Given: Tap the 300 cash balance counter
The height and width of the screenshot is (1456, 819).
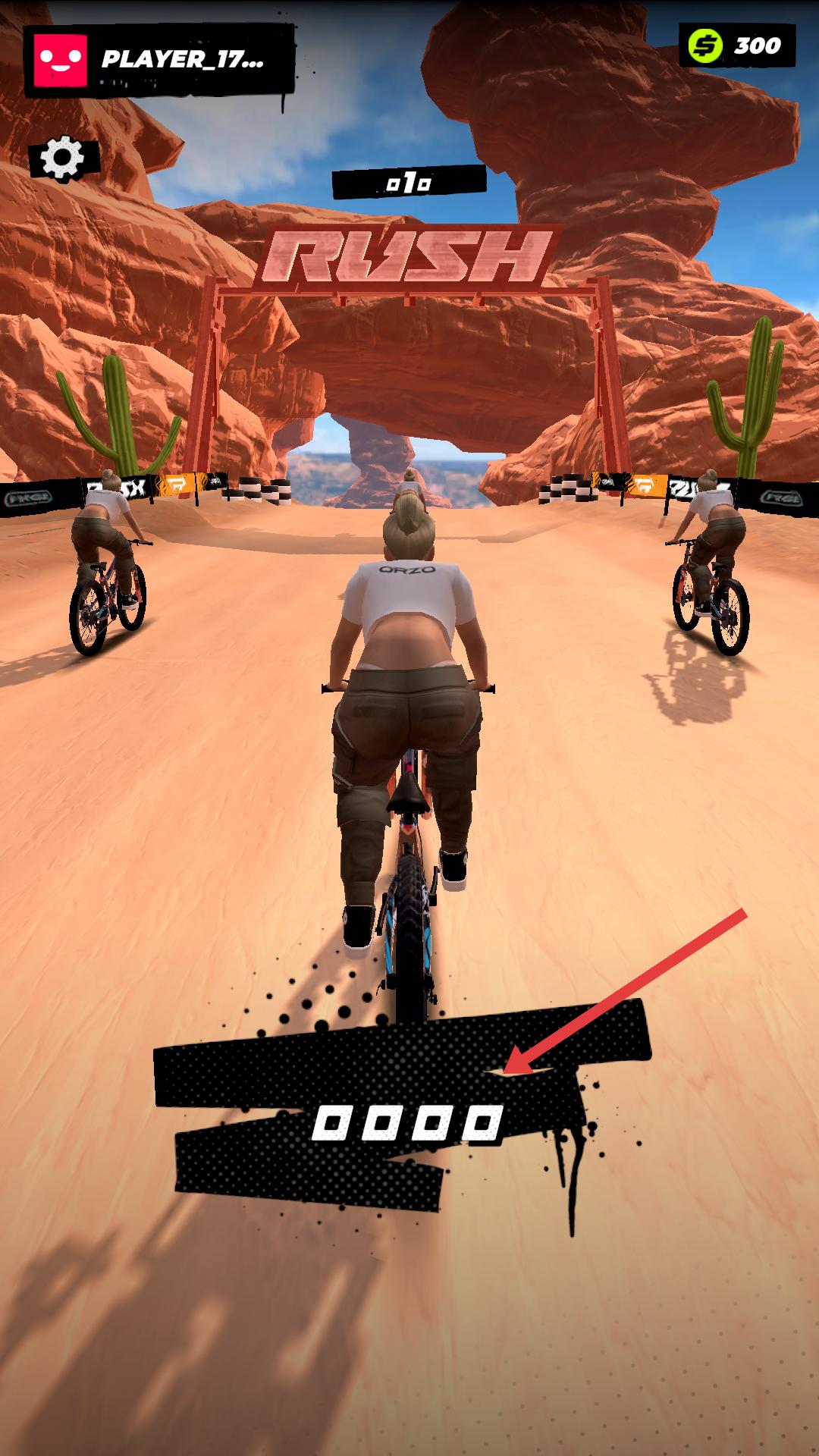Looking at the screenshot, I should 736,45.
